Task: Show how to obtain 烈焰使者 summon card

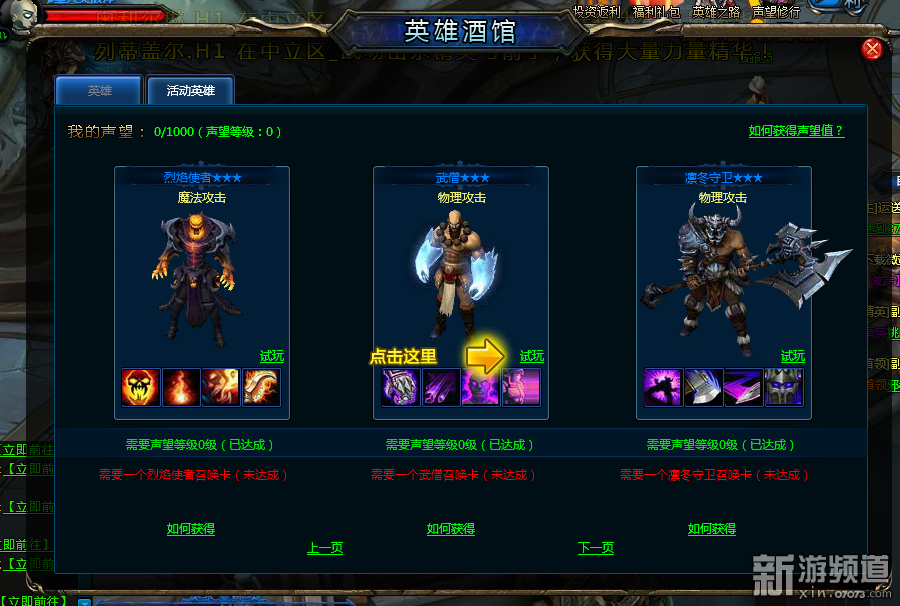Action: (190, 529)
